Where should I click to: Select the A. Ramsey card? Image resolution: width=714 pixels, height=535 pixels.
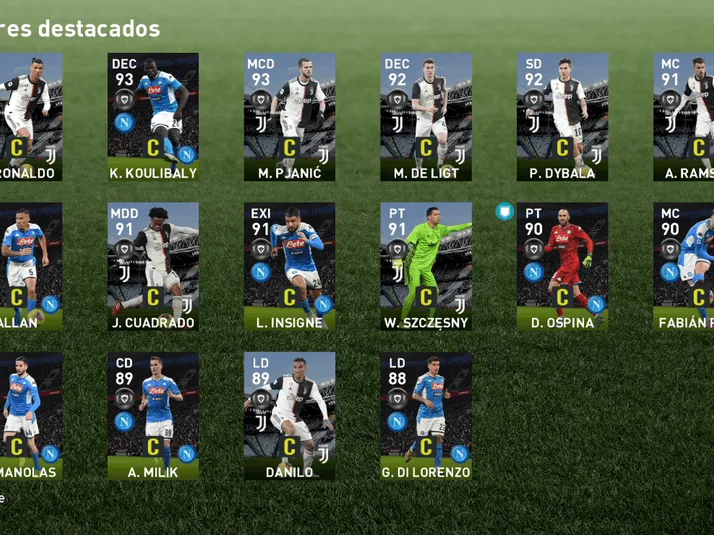coord(685,116)
